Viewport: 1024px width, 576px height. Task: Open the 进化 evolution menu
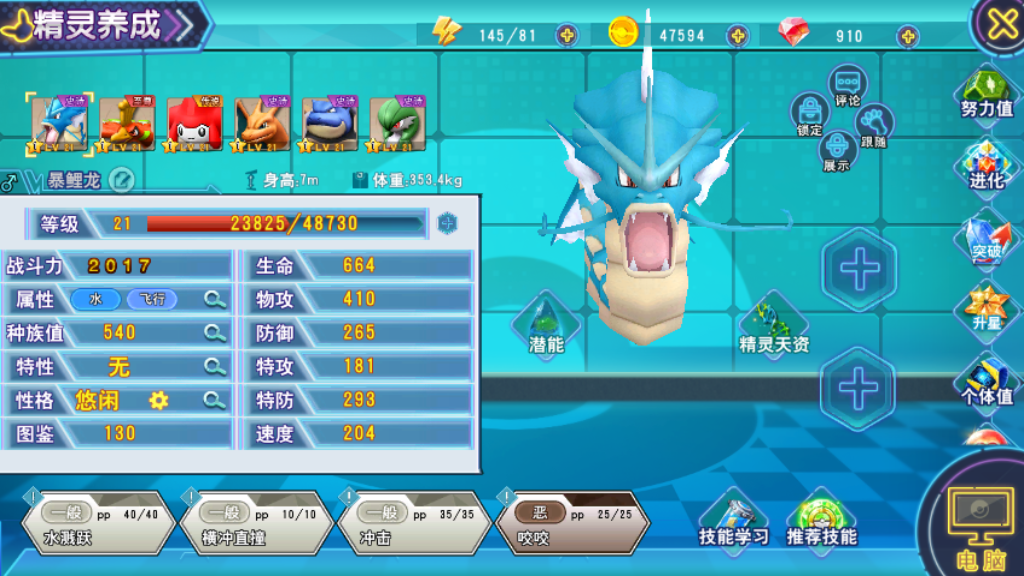click(x=986, y=166)
